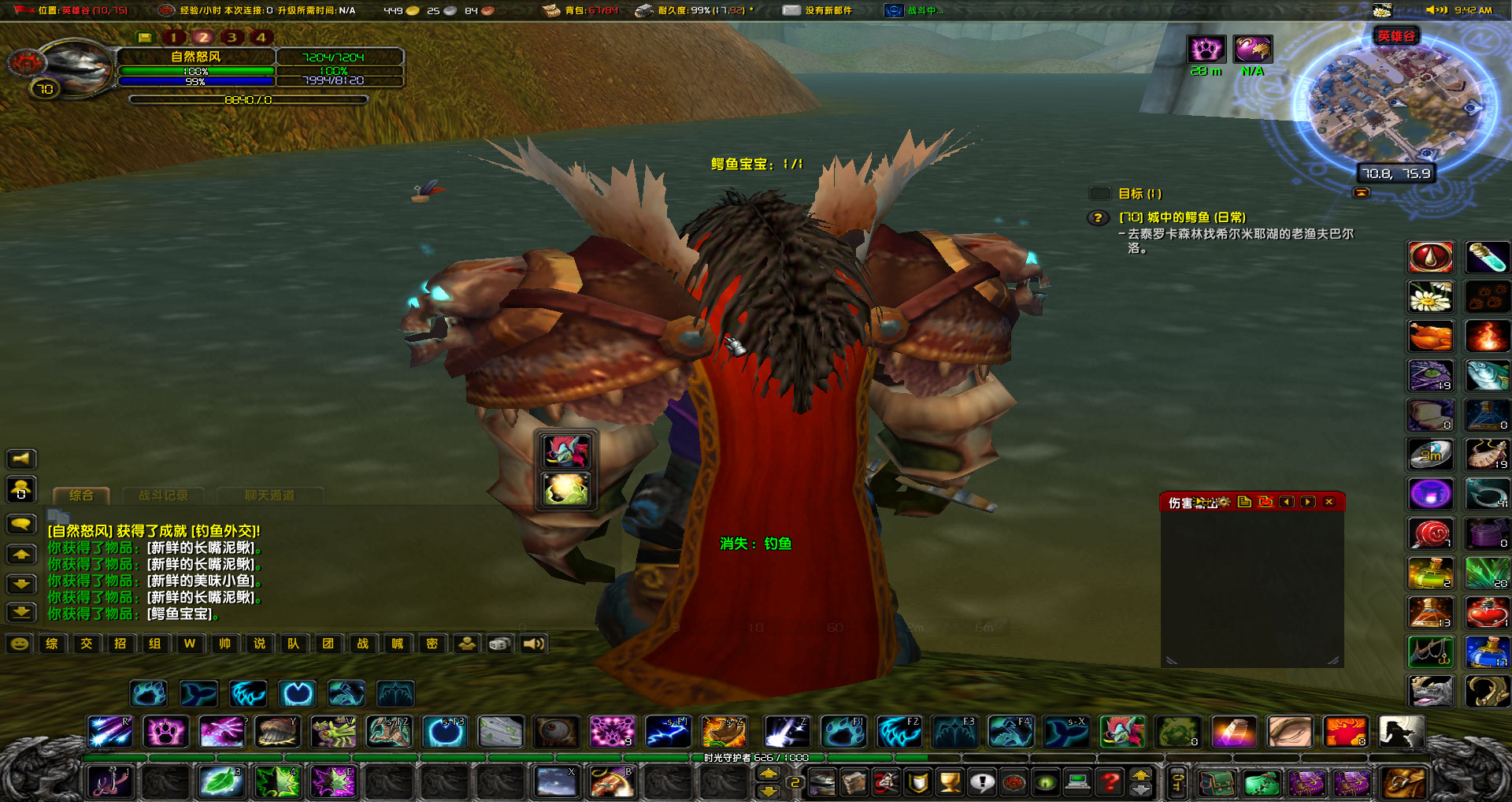This screenshot has width=1512, height=802.
Task: Click the raid channel 团 button
Action: (328, 644)
